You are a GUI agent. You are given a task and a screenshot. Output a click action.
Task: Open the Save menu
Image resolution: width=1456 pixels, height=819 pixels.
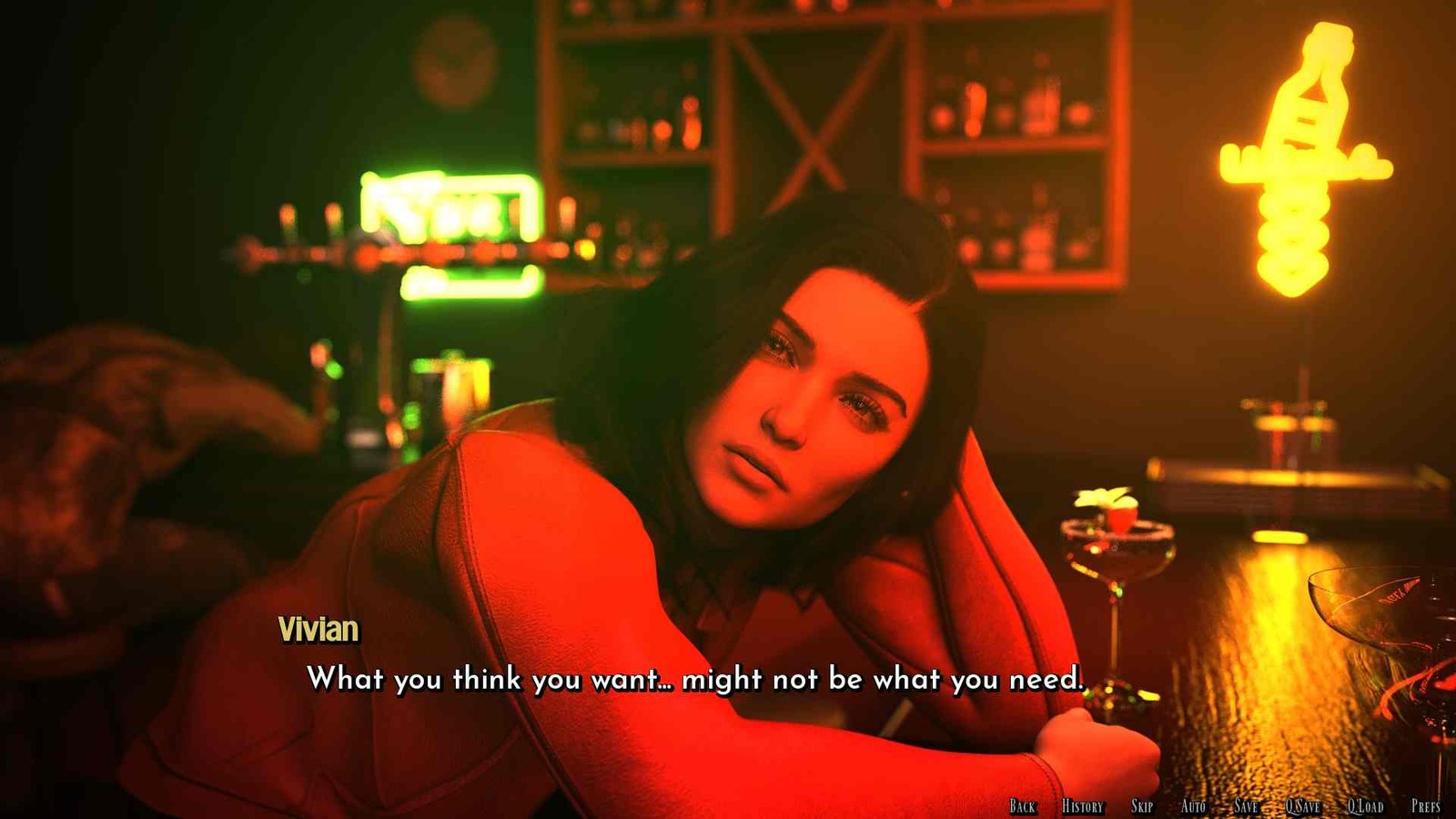1246,805
